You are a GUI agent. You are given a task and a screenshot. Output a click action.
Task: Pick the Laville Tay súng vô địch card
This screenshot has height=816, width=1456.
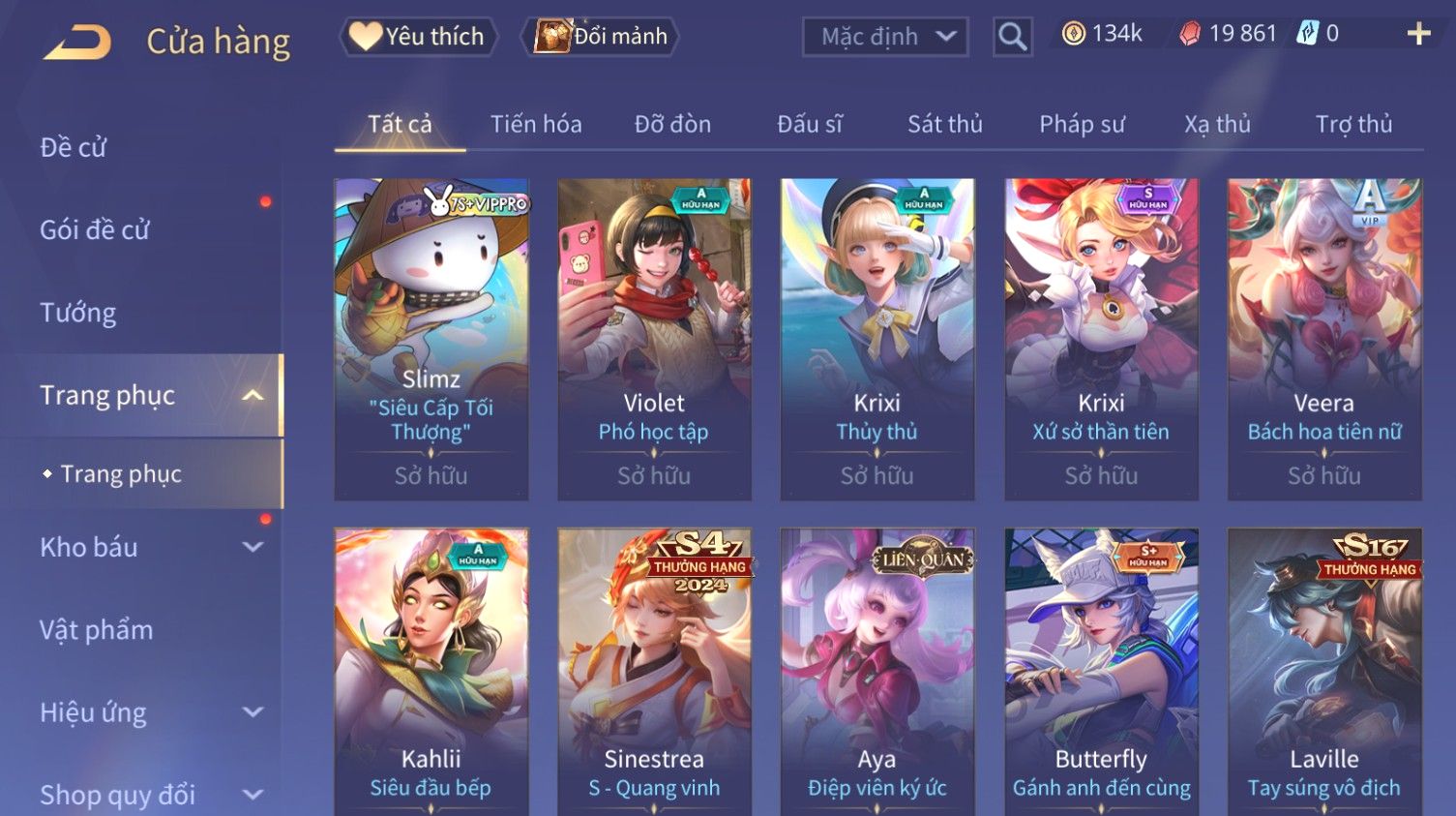(x=1323, y=670)
